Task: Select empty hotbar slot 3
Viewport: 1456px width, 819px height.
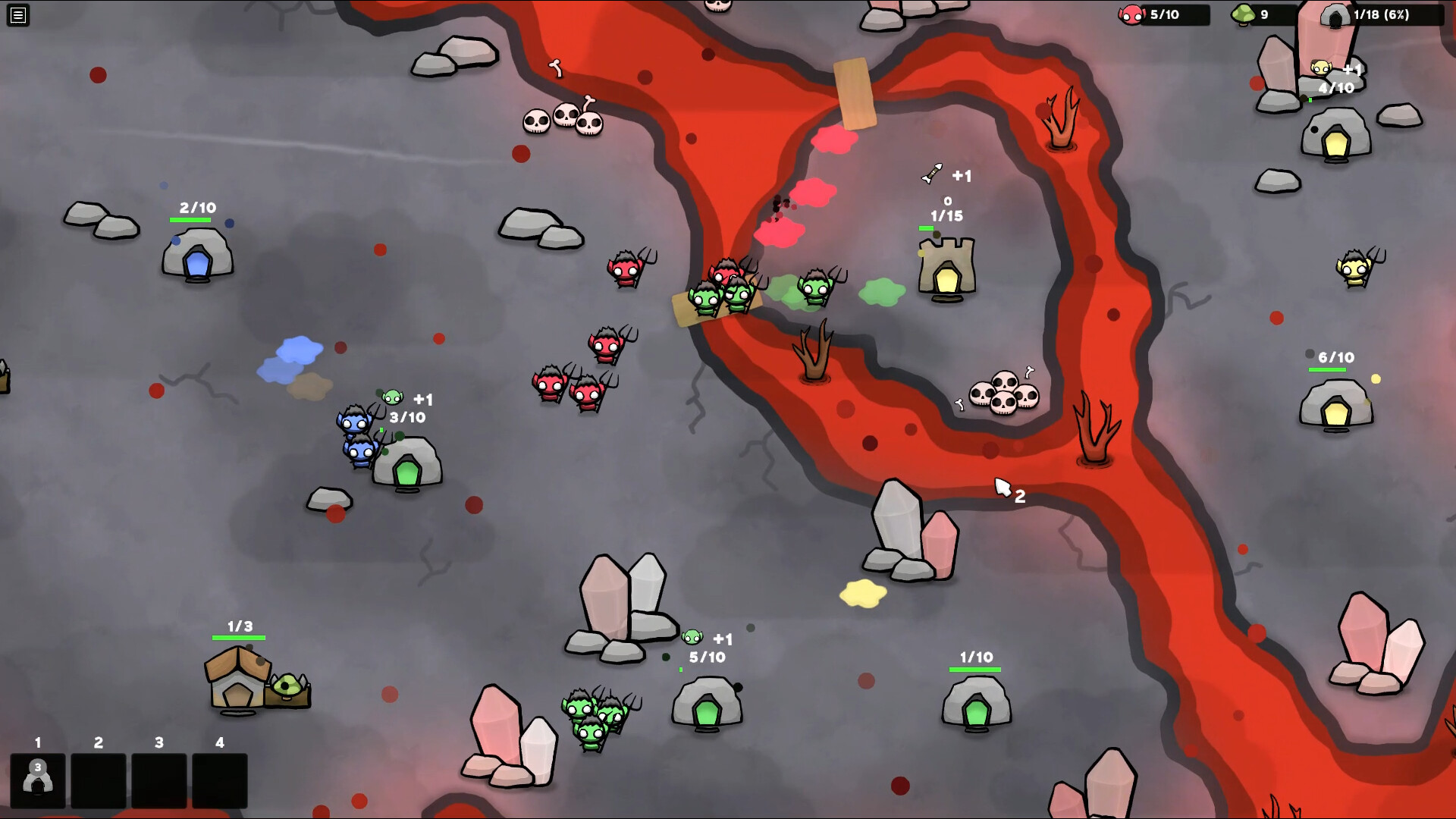Action: click(158, 778)
